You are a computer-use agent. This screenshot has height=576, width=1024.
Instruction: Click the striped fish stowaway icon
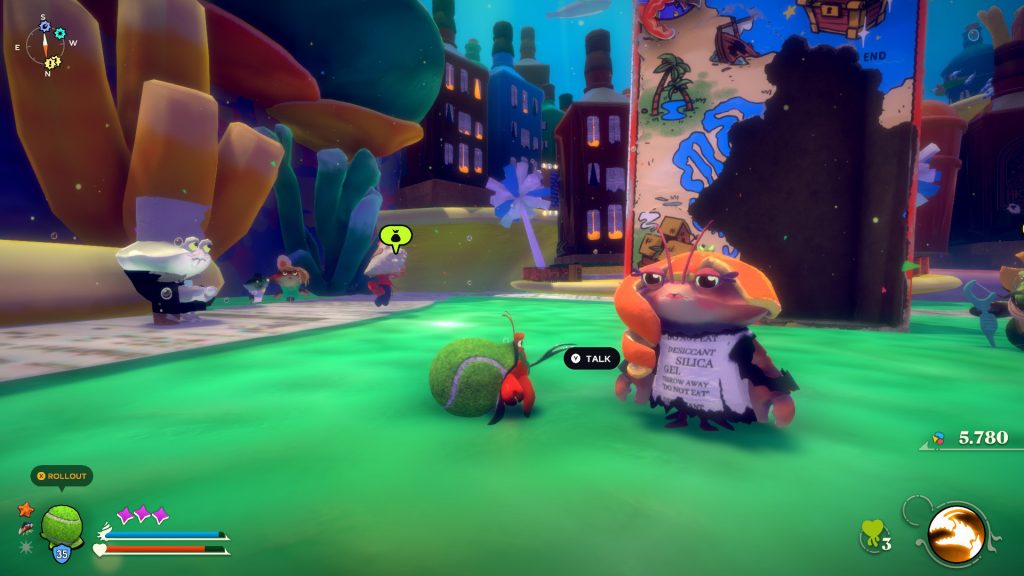(x=25, y=528)
